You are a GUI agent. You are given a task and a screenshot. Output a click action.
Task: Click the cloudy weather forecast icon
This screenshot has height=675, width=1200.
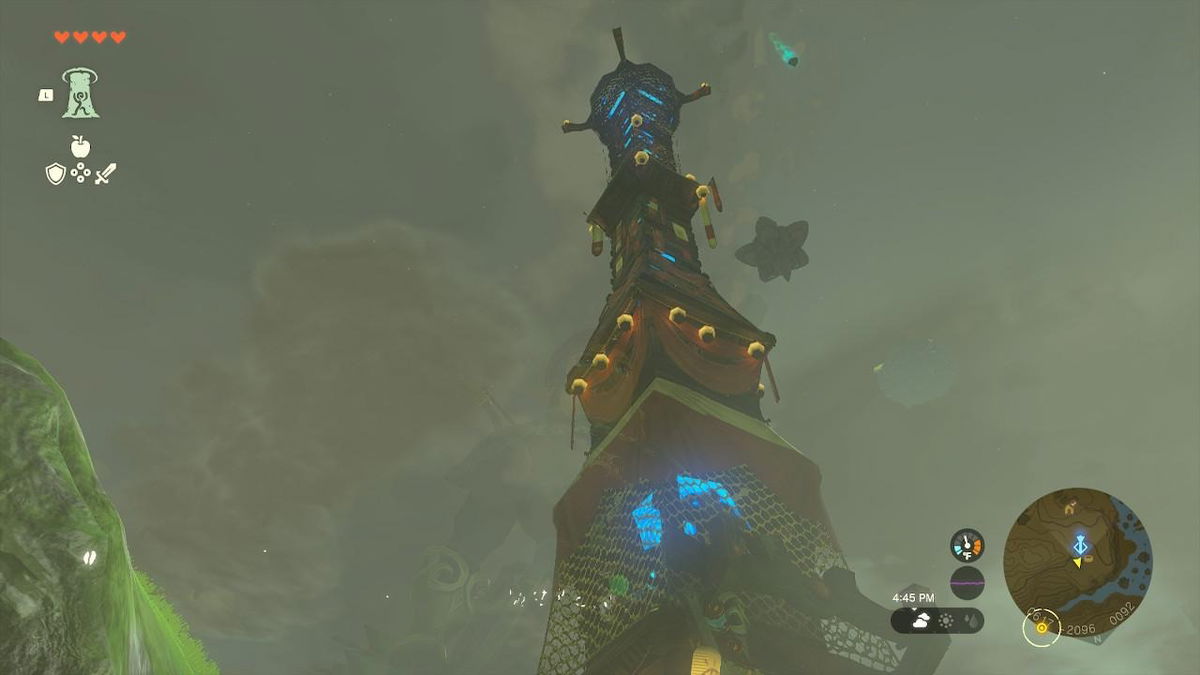921,620
